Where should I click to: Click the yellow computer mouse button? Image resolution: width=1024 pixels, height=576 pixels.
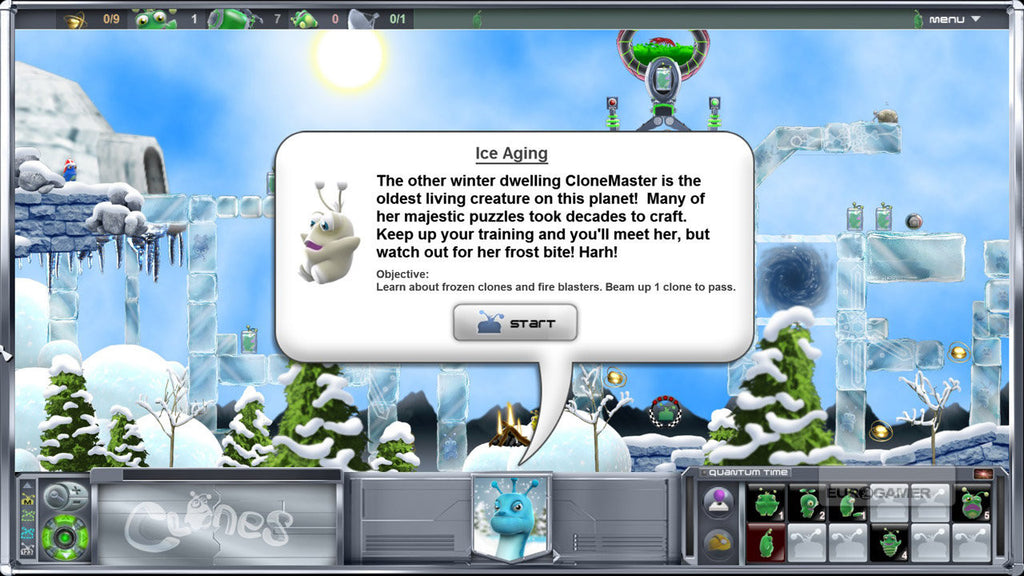pos(719,543)
